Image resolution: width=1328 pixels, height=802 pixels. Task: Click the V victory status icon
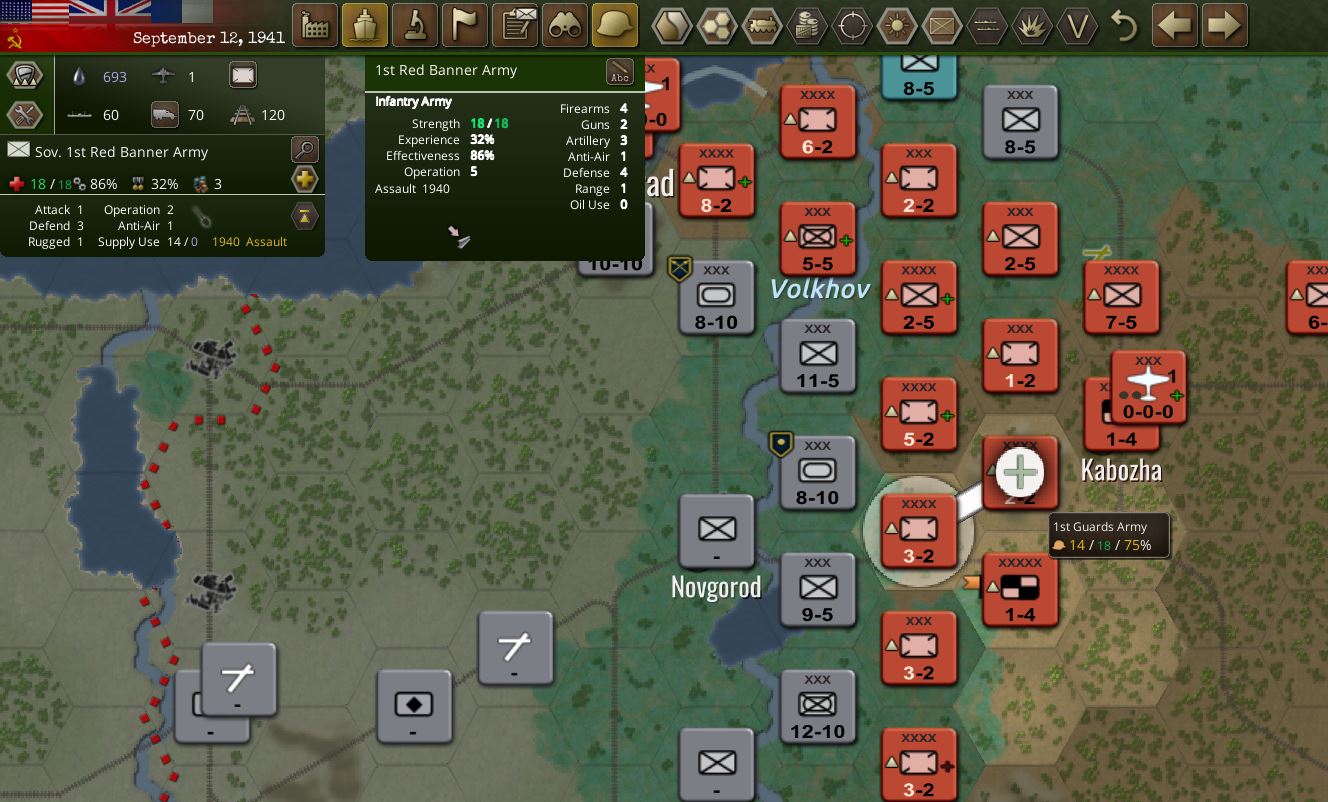click(x=1077, y=25)
